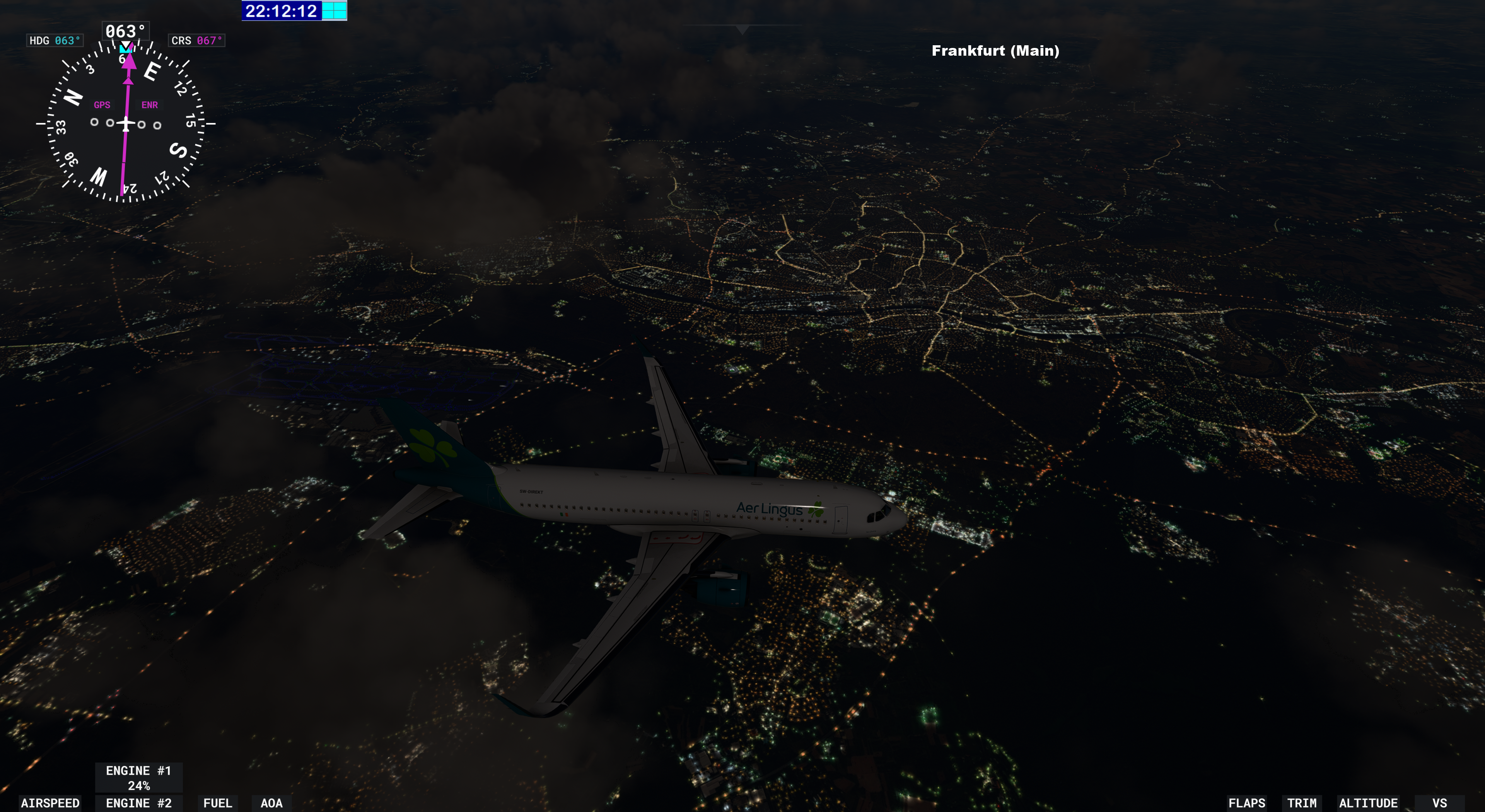Open the FUEL panel label
1485x812 pixels.
[217, 803]
